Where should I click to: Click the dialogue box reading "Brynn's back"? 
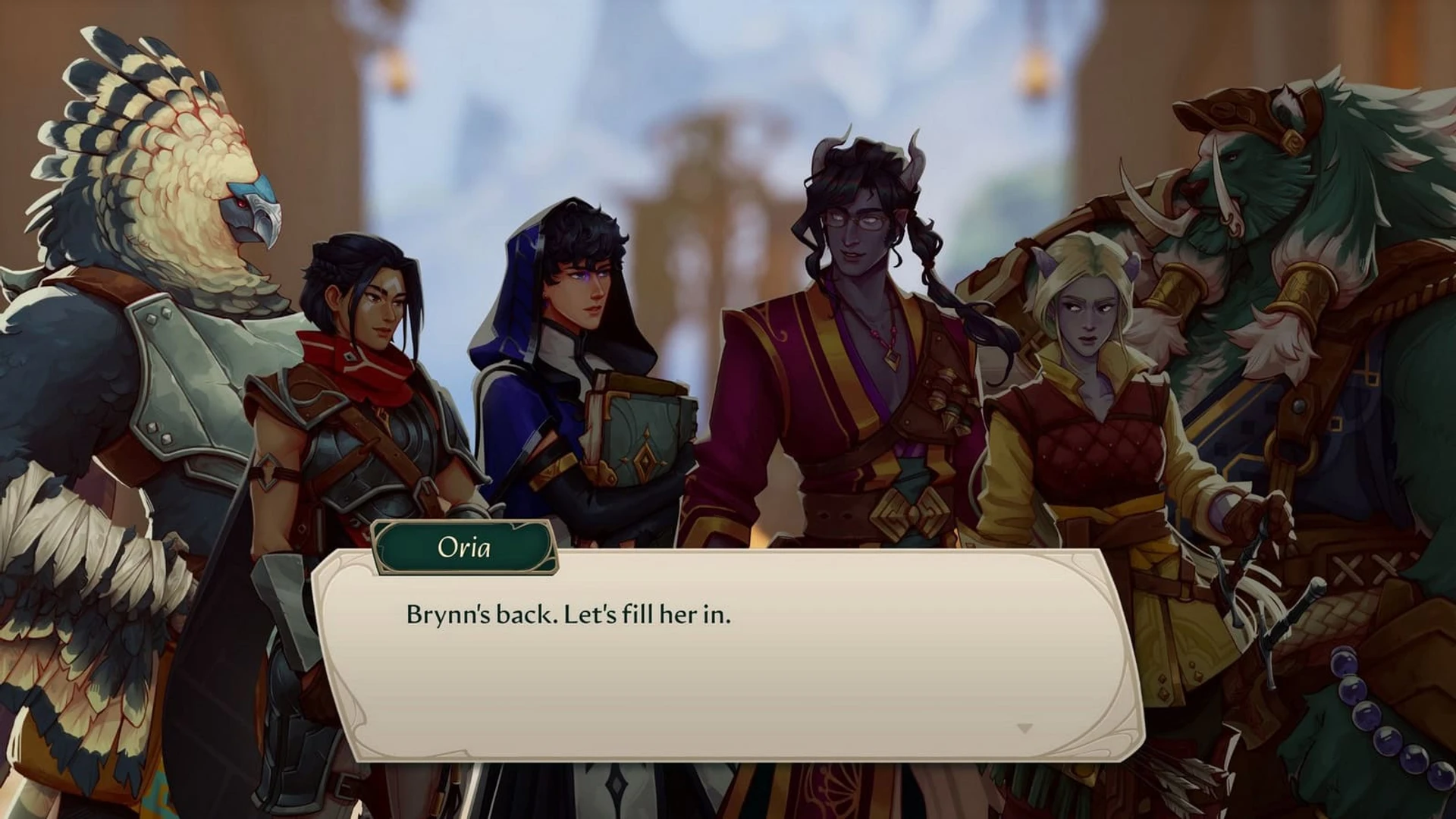click(x=726, y=655)
